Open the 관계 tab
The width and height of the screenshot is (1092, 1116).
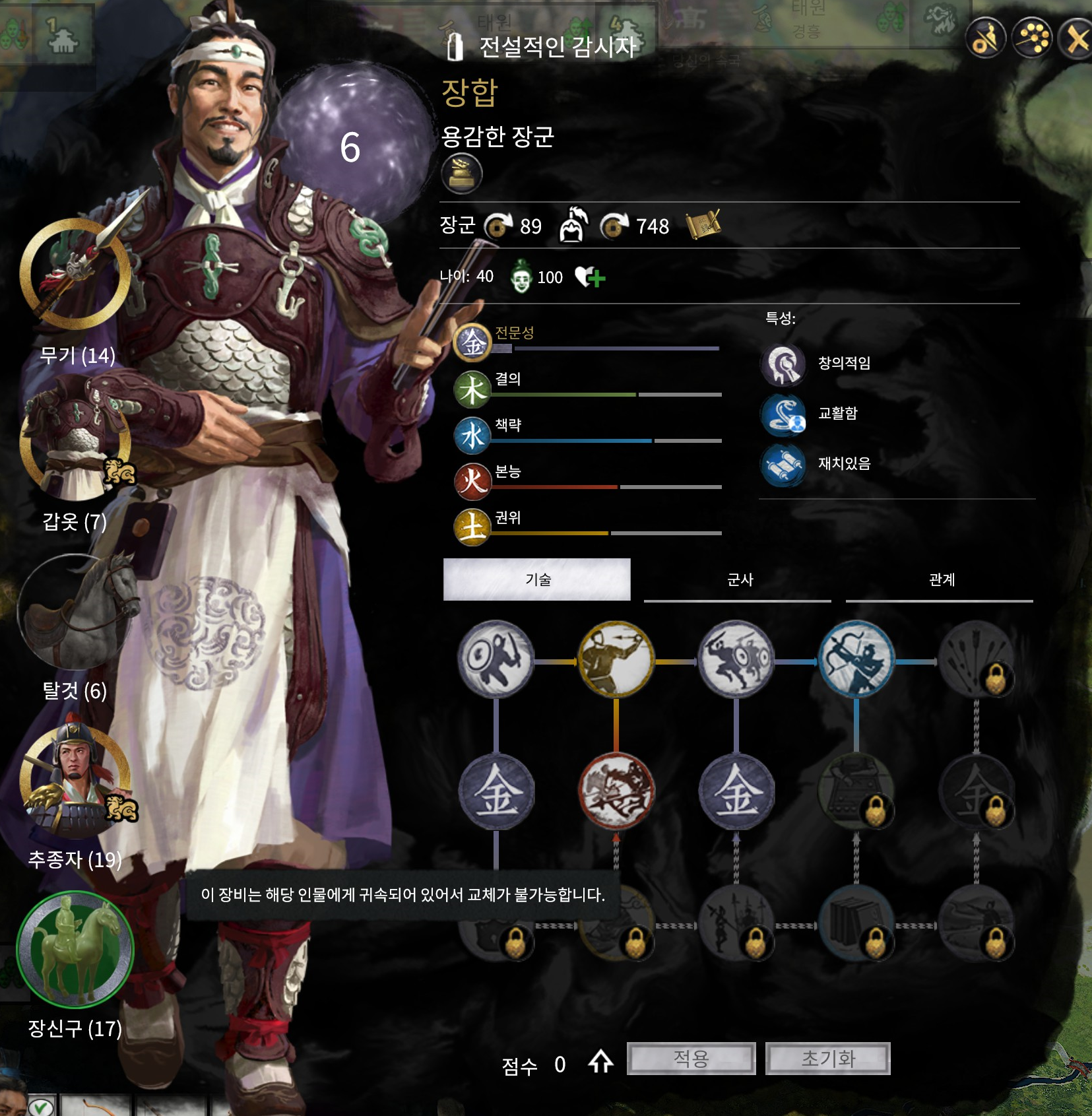[x=941, y=579]
